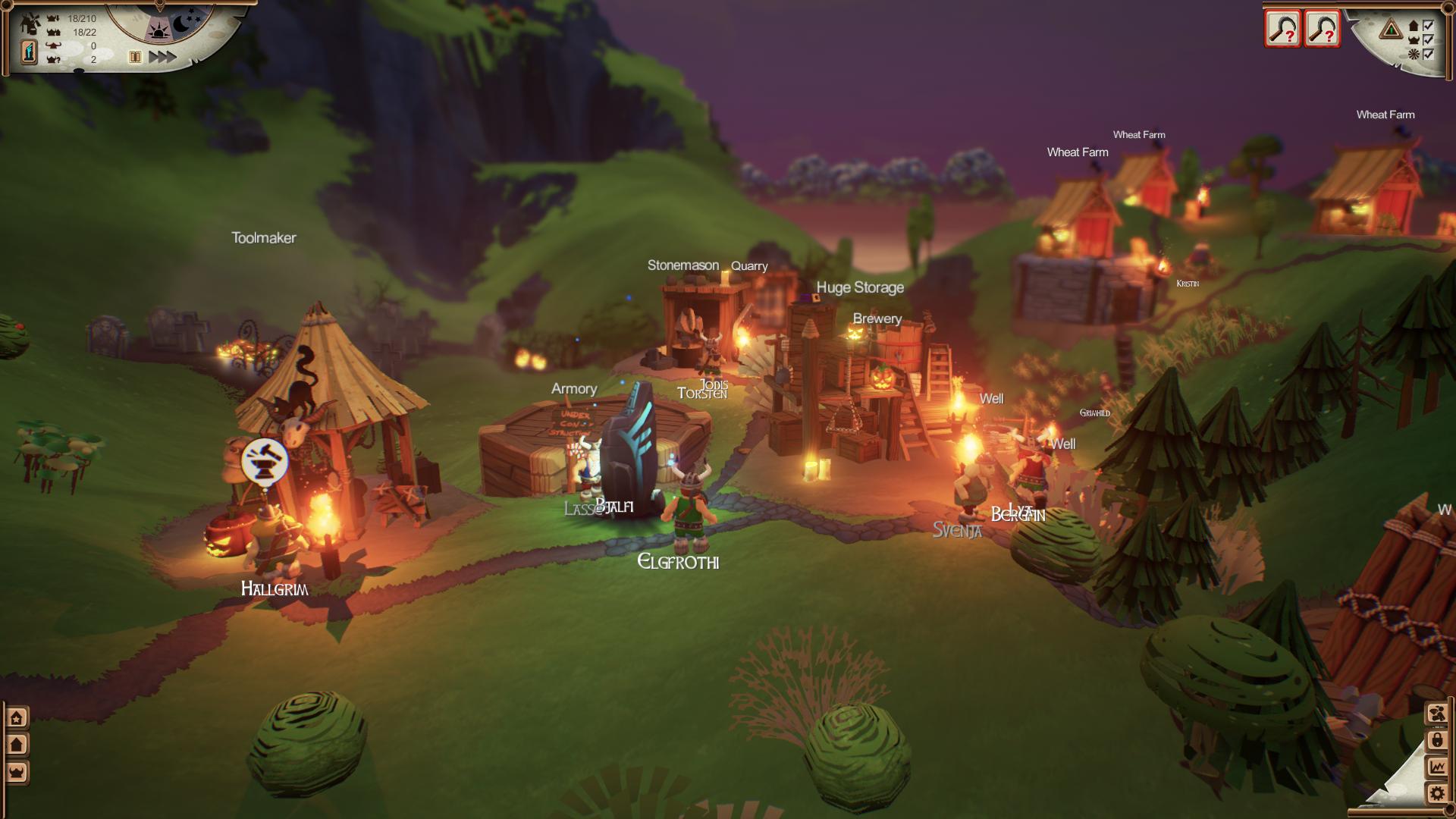The height and width of the screenshot is (819, 1456).
Task: Toggle the spoked wheel symbol checkbox
Action: [1429, 54]
